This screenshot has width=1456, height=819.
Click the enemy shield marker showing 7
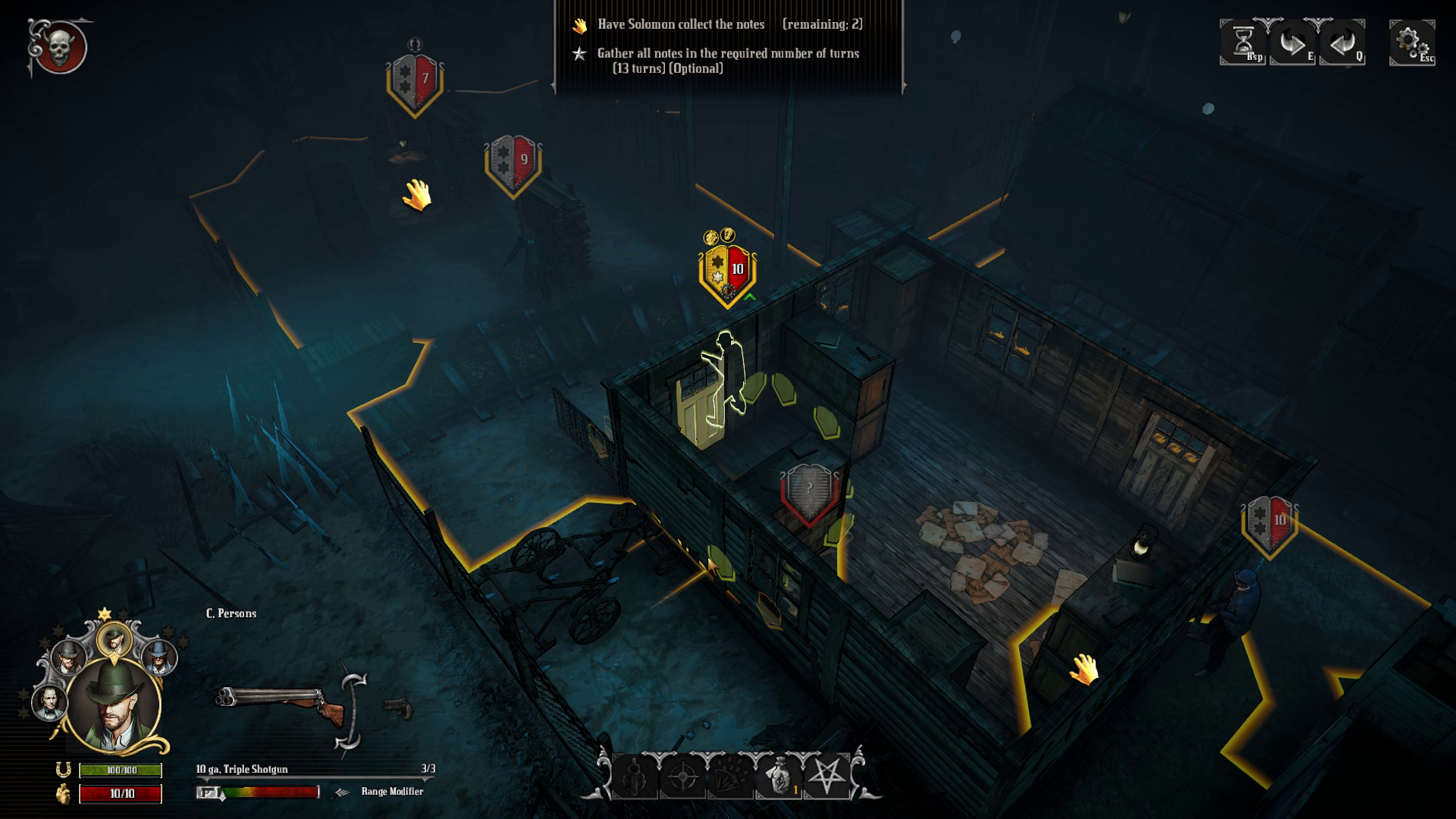[415, 83]
